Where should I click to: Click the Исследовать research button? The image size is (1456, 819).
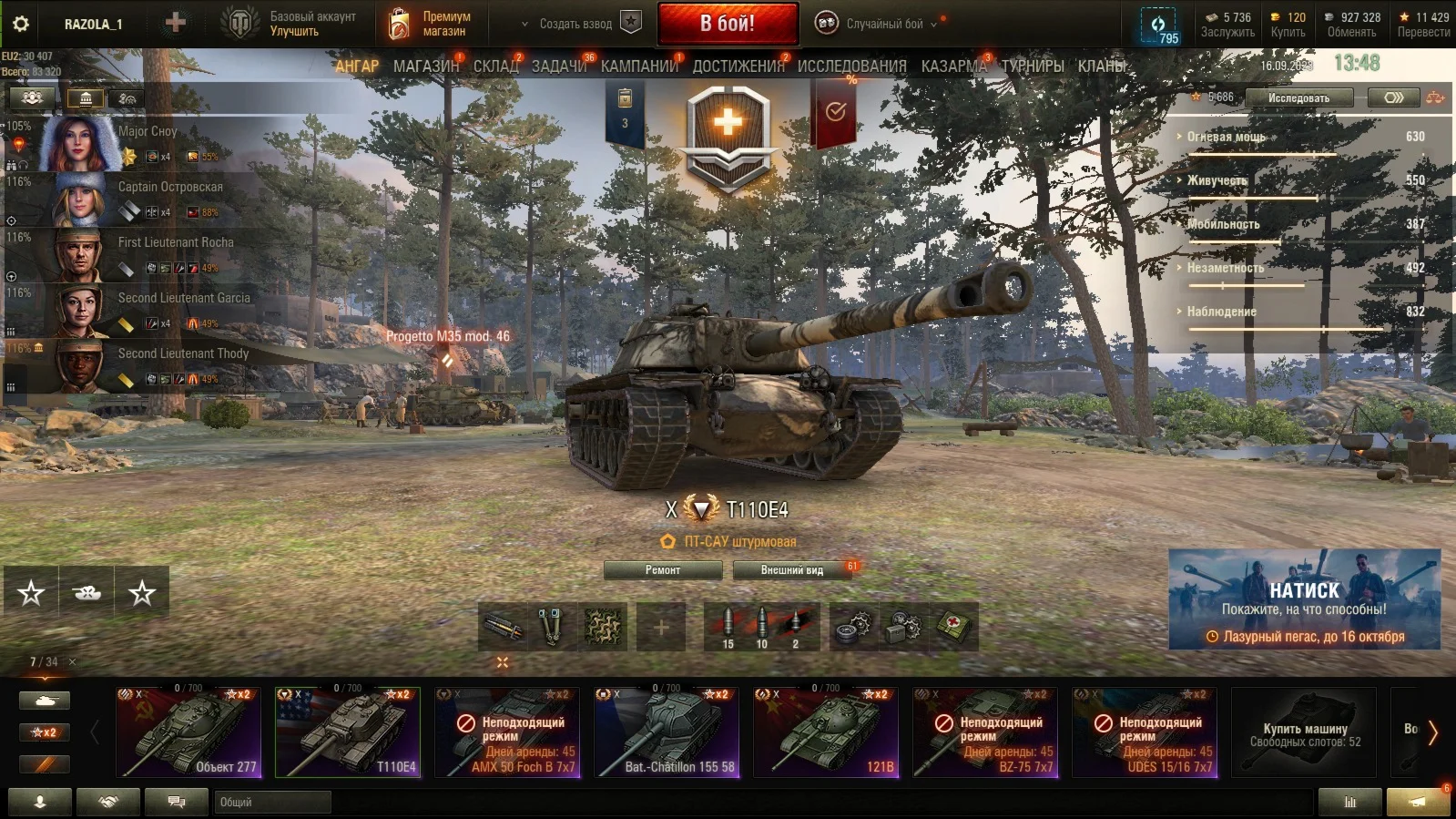tap(1298, 97)
